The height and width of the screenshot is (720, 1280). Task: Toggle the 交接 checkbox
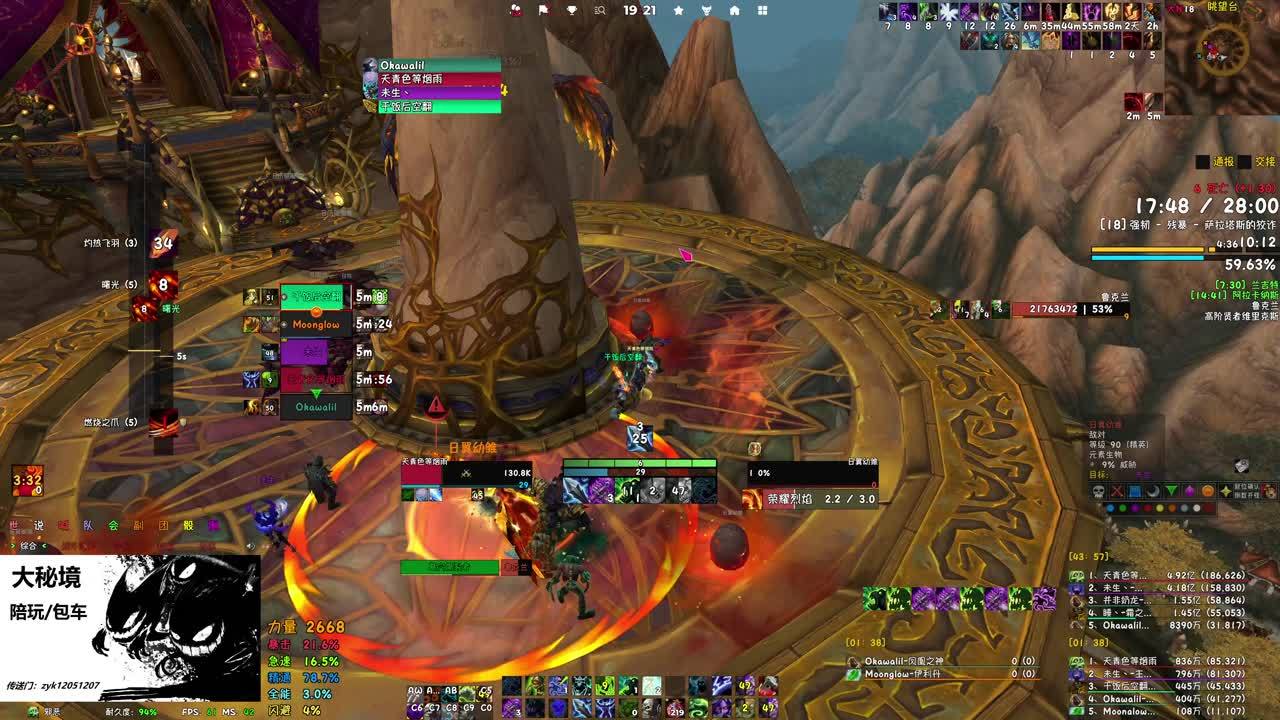click(1244, 162)
